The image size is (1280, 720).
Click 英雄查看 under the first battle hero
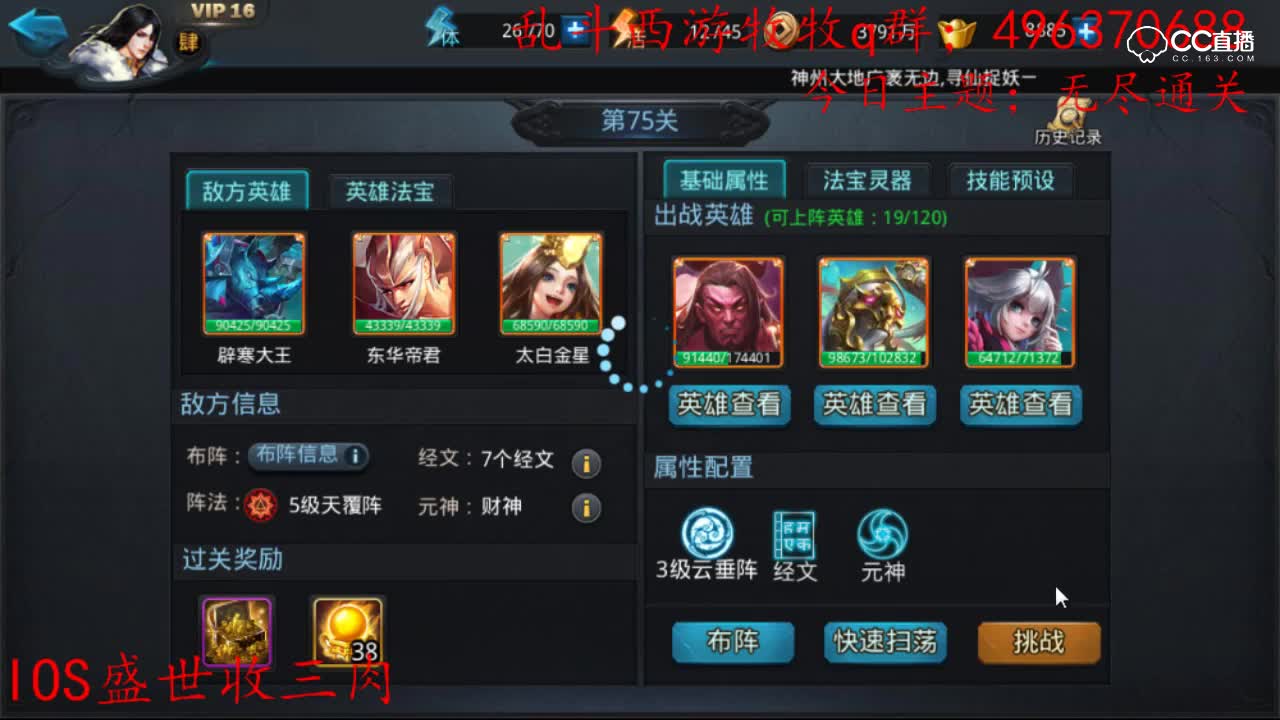729,405
